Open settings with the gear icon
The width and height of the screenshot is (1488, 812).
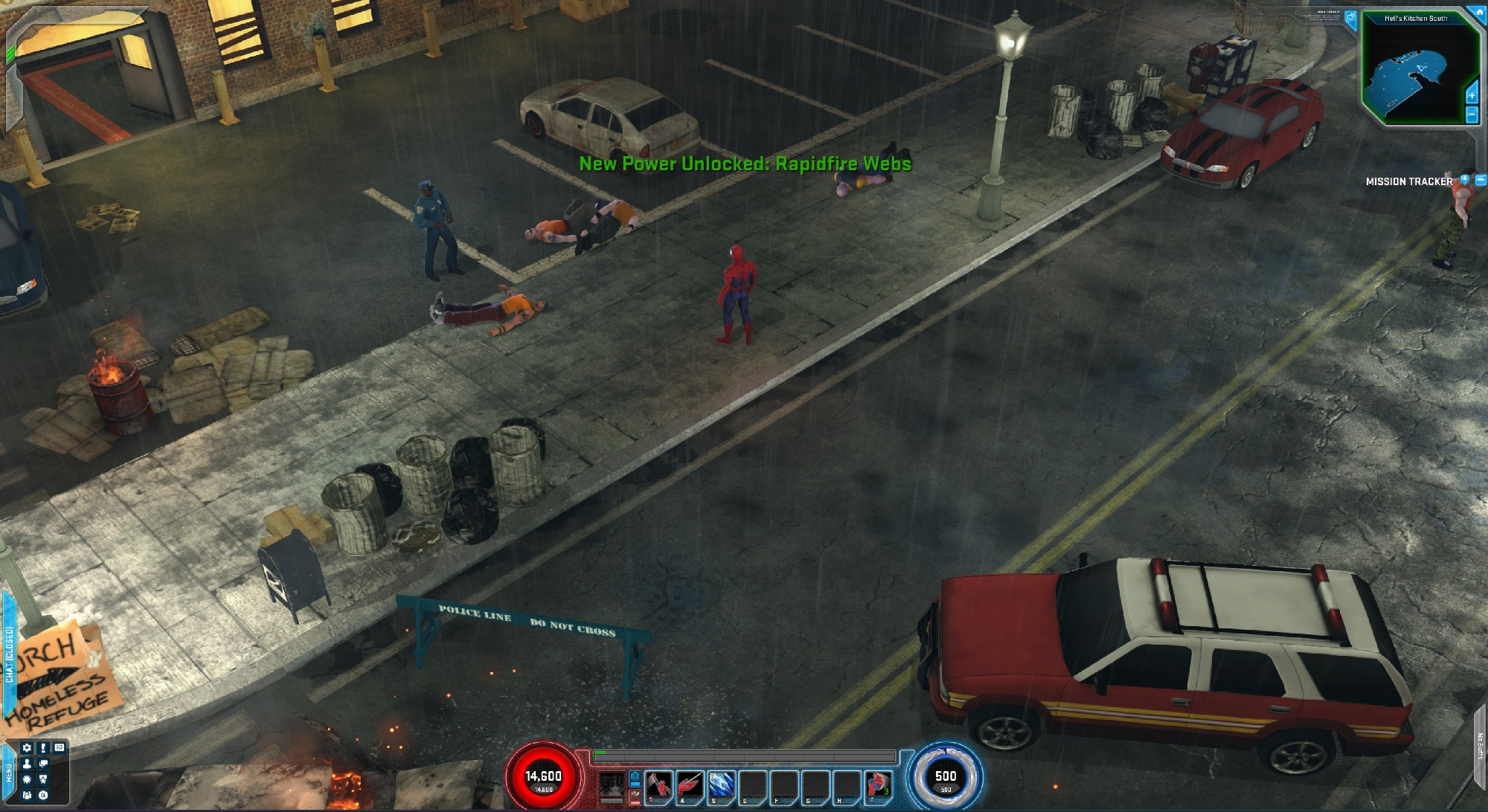(x=28, y=748)
